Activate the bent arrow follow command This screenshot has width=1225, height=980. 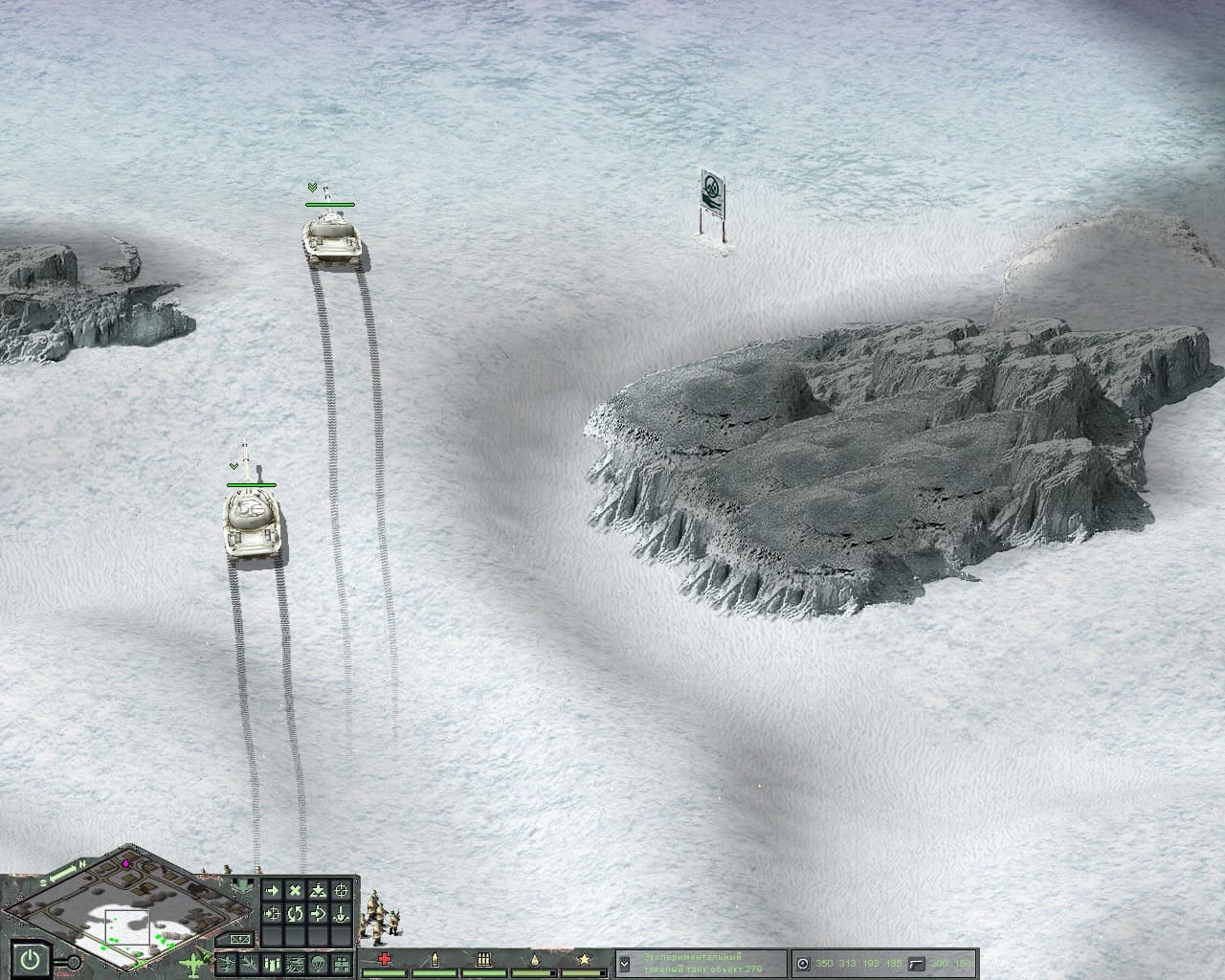pyautogui.click(x=319, y=915)
